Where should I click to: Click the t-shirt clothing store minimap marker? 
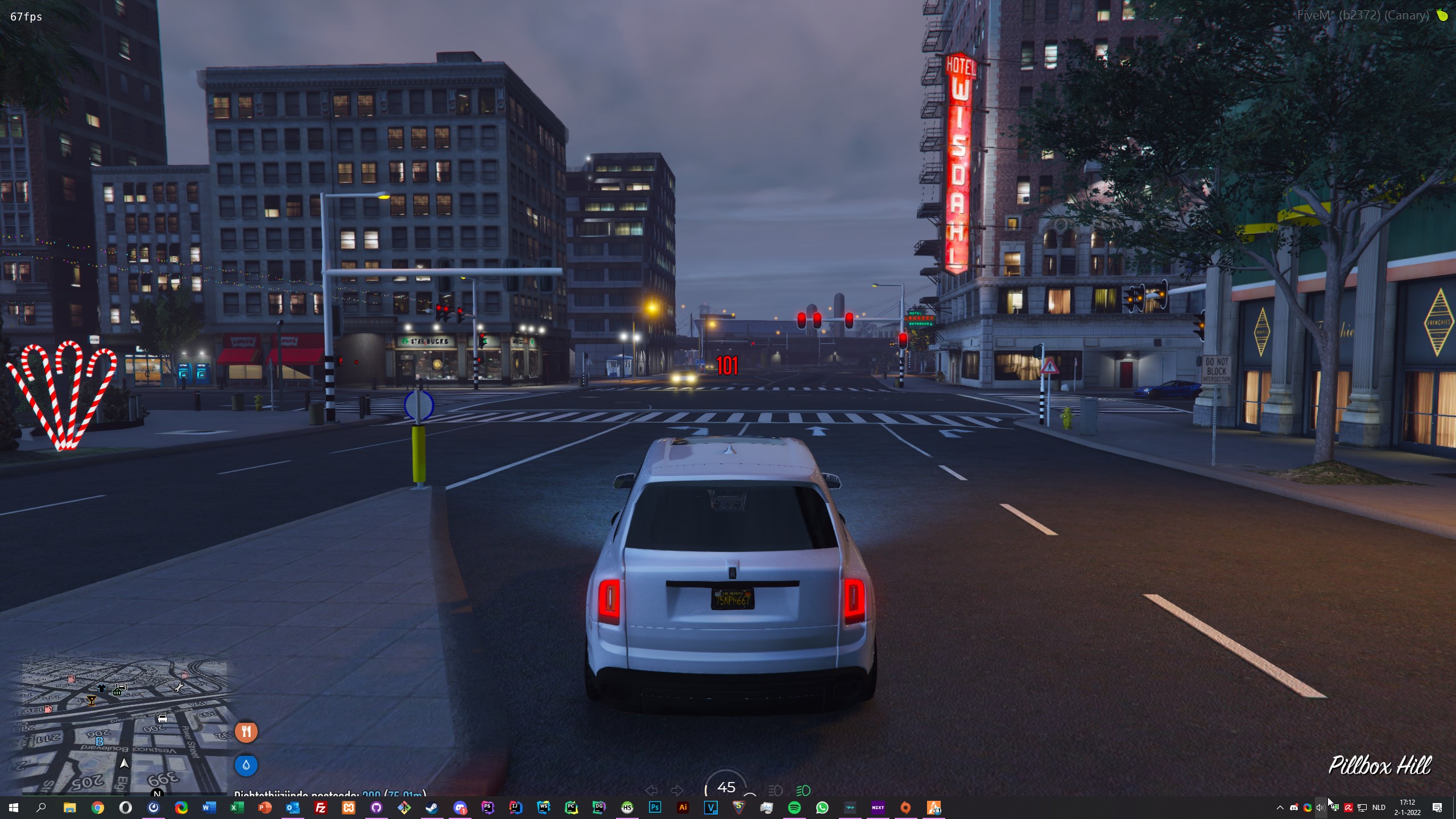click(101, 688)
